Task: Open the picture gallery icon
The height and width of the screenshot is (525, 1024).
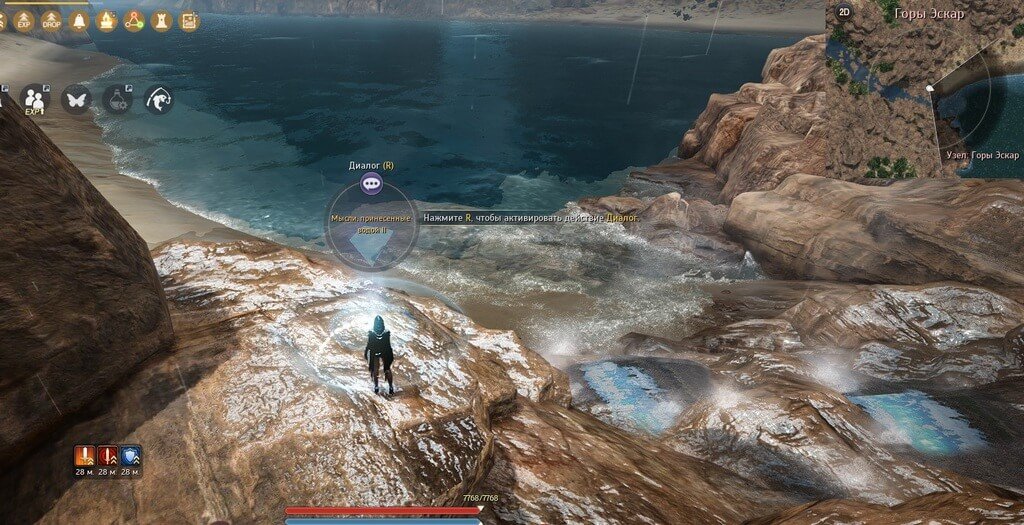Action: click(188, 19)
